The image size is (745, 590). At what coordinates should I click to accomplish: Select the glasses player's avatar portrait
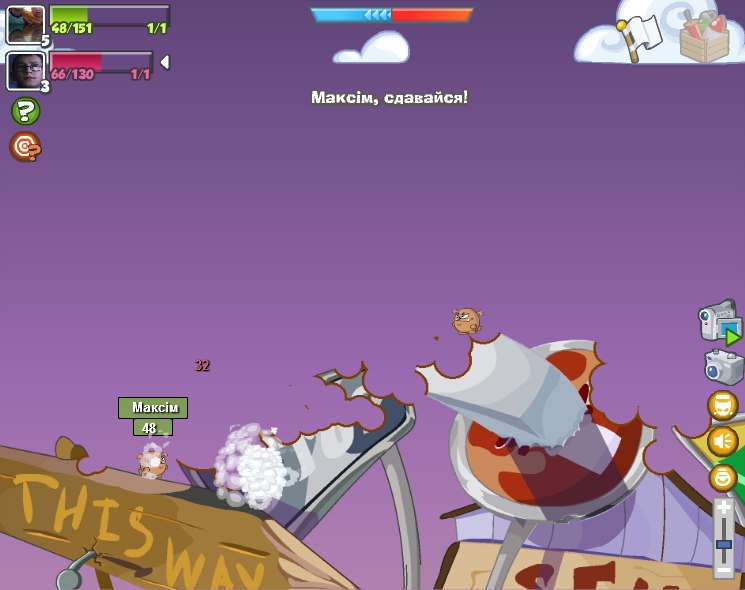click(x=25, y=71)
